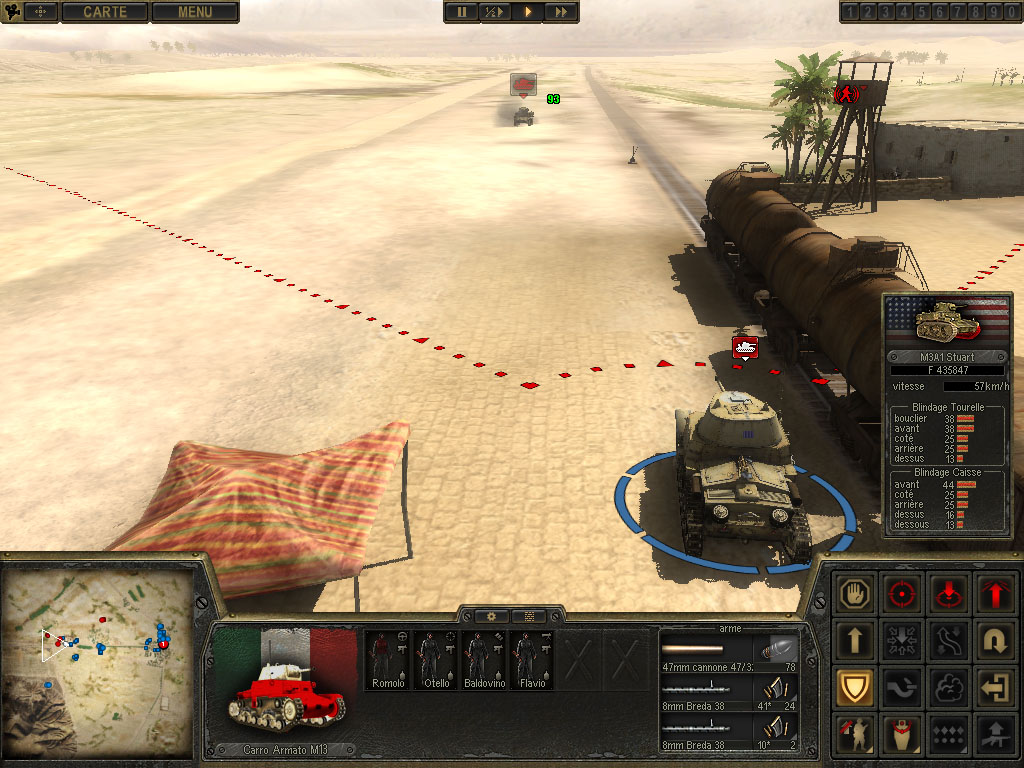
Task: Open the CARTE map button
Action: 105,12
